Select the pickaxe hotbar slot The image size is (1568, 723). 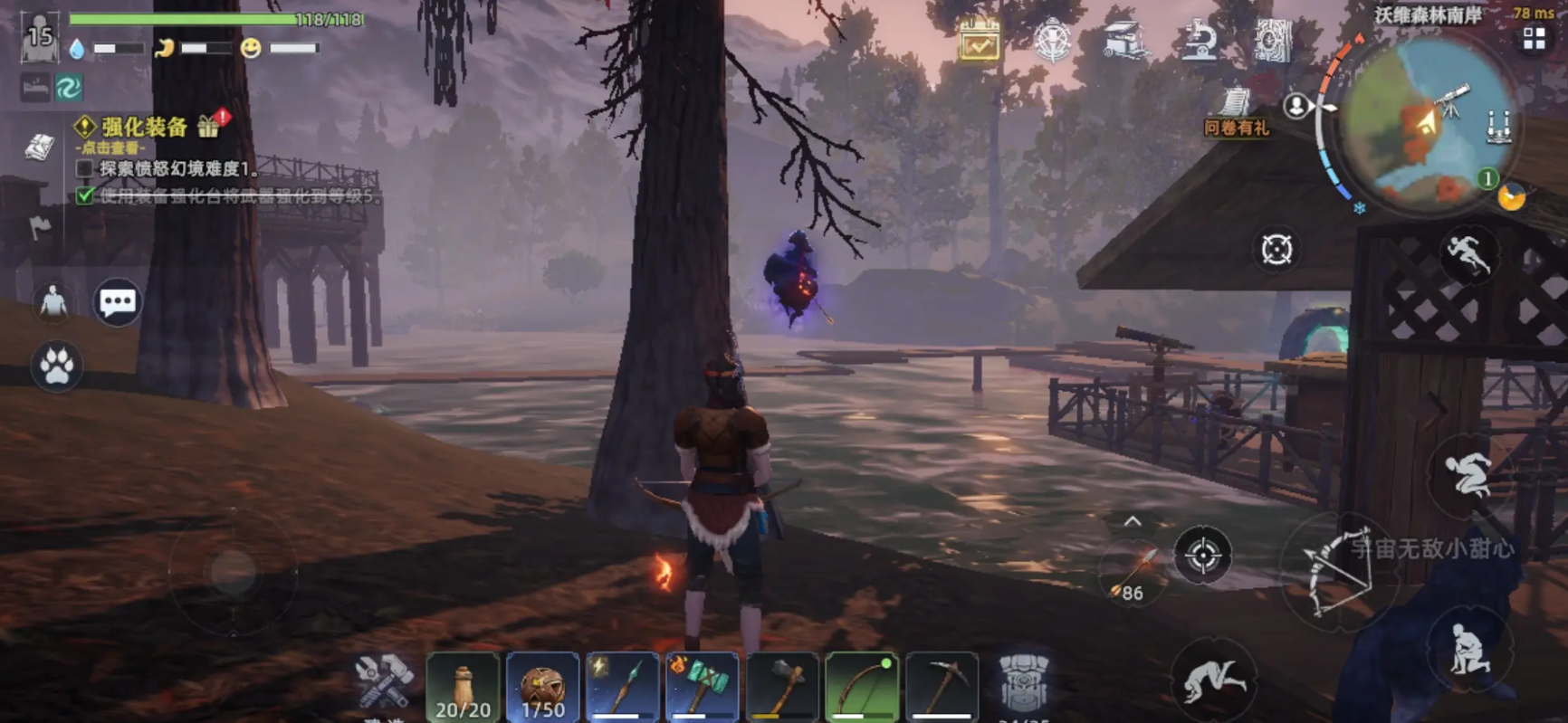pos(942,687)
